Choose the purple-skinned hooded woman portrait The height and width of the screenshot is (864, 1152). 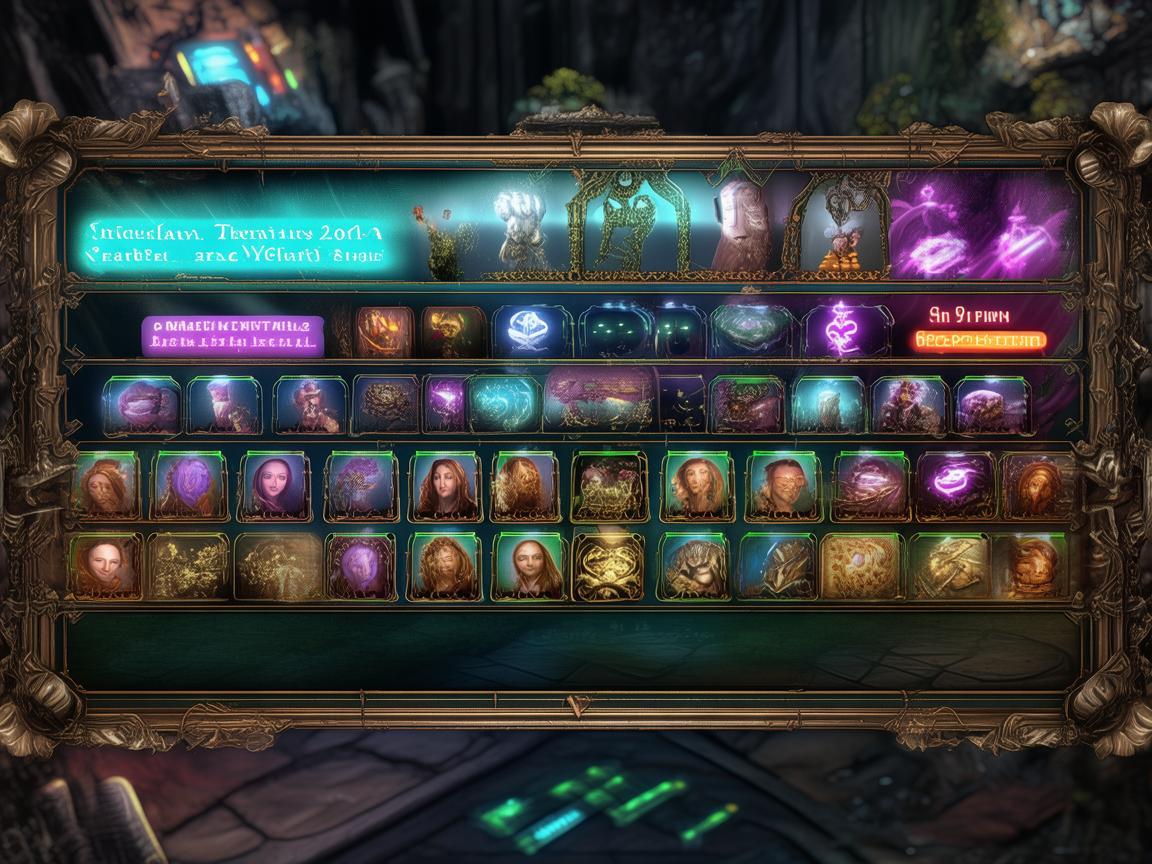point(274,486)
